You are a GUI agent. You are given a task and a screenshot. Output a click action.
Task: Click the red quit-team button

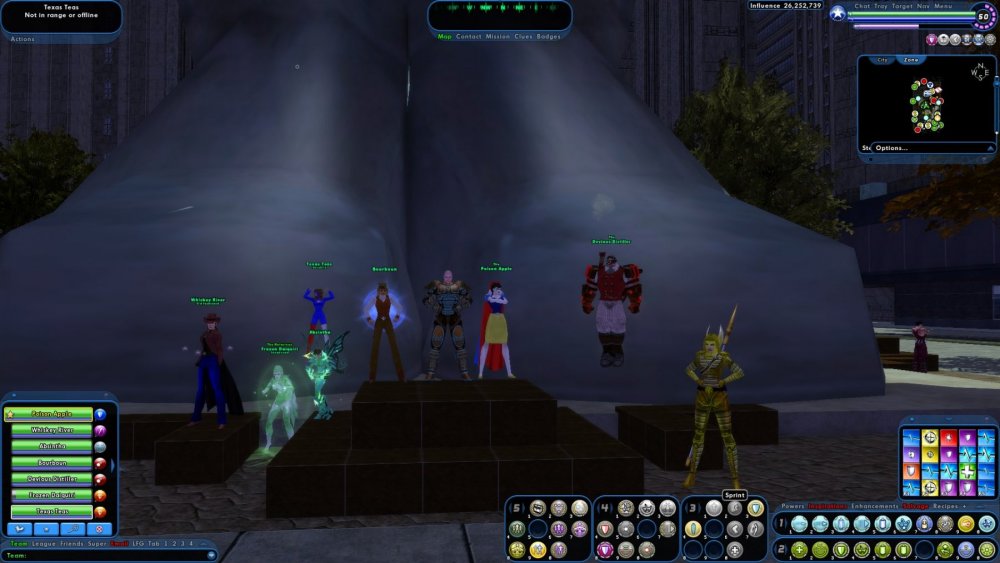click(100, 528)
